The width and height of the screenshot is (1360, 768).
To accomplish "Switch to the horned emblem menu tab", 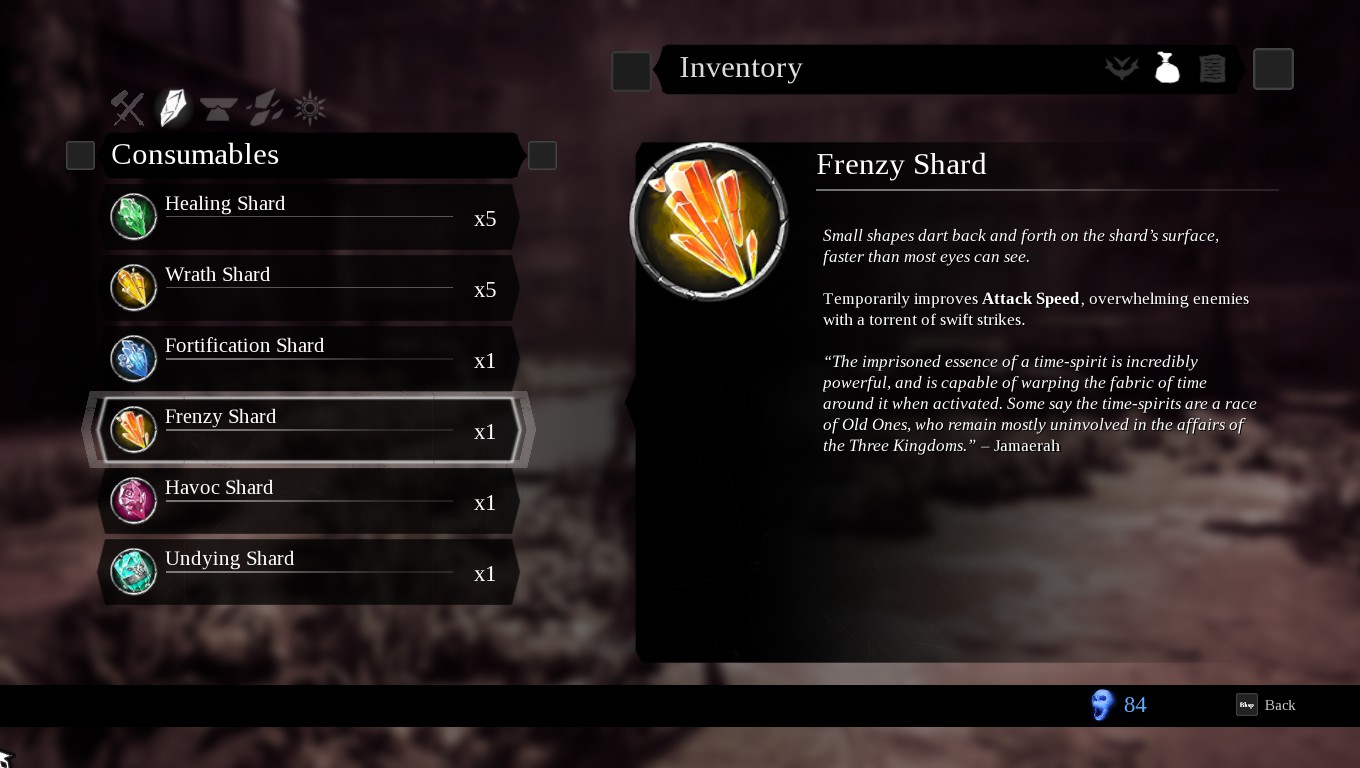I will pyautogui.click(x=1122, y=68).
